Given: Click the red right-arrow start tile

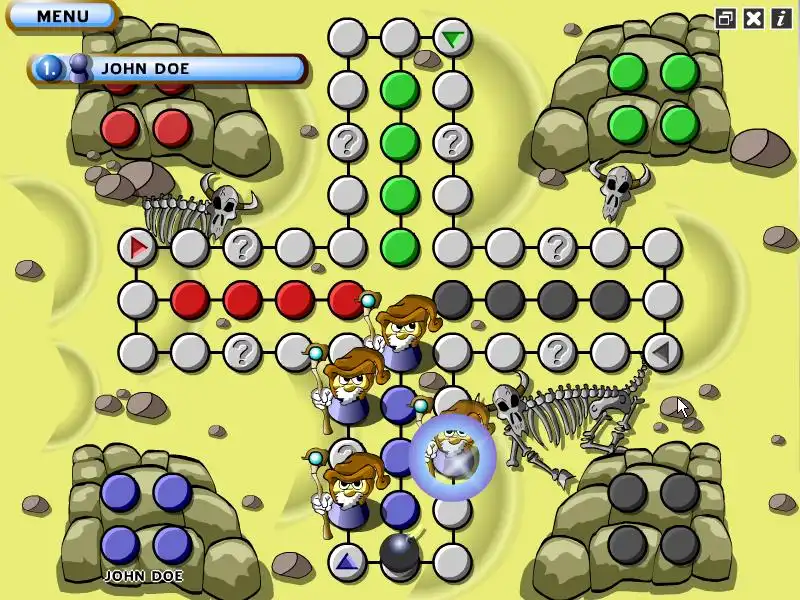Looking at the screenshot, I should (x=137, y=246).
